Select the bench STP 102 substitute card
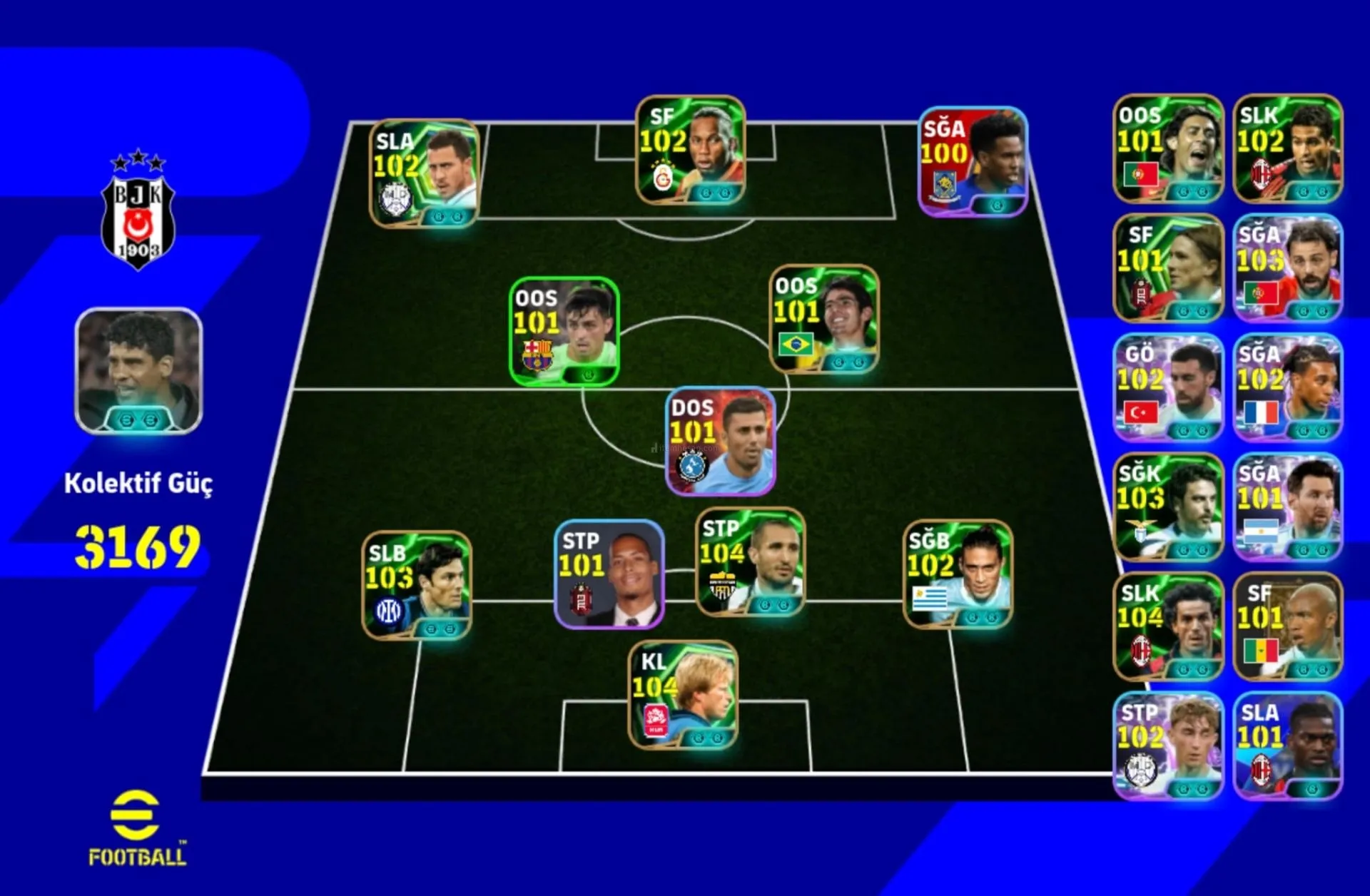This screenshot has height=896, width=1370. point(1168,746)
